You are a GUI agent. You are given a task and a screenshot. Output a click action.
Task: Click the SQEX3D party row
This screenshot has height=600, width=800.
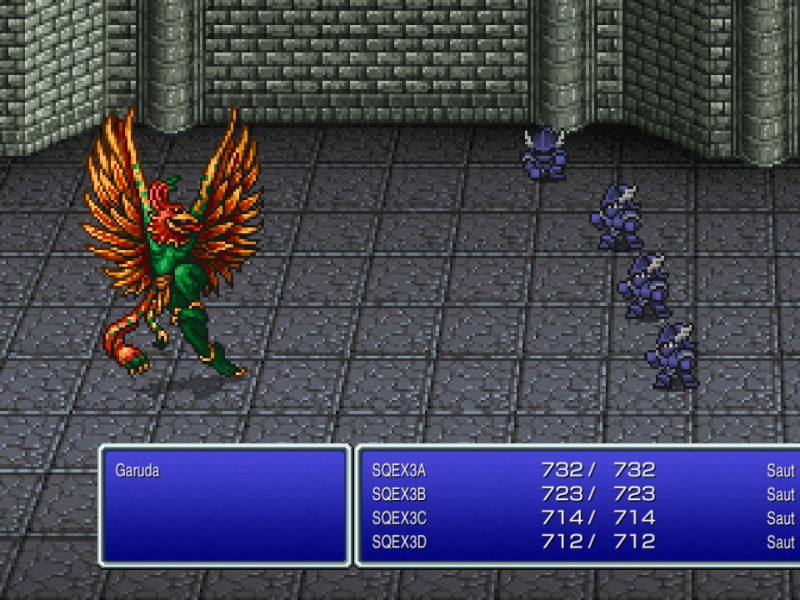399,542
